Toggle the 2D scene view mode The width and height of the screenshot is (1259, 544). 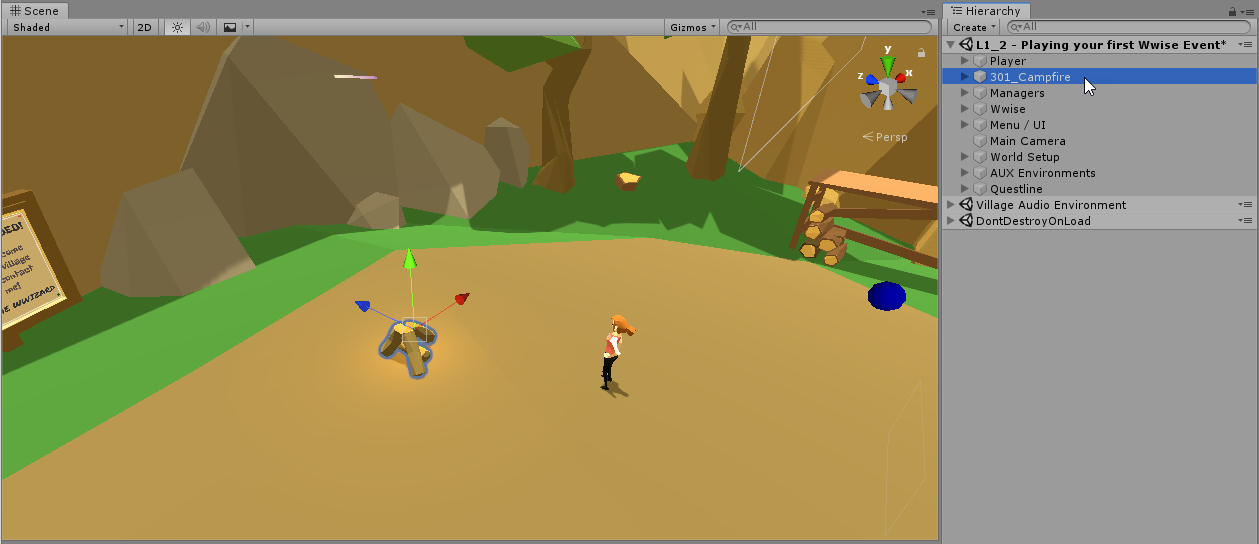coord(145,27)
